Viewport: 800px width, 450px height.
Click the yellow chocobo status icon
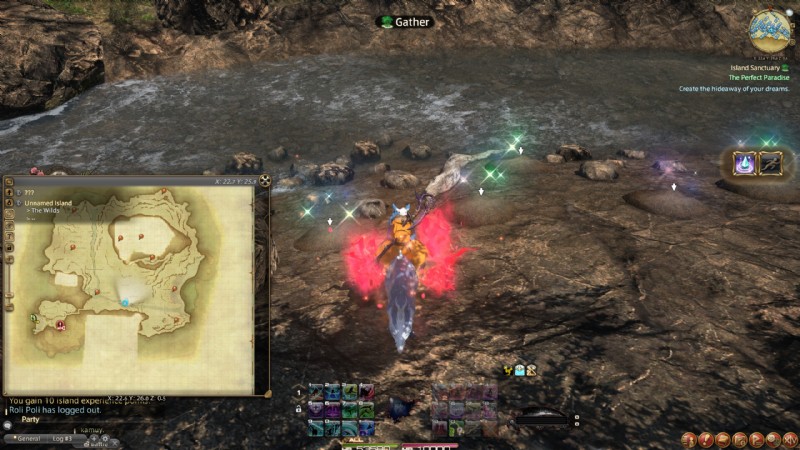[509, 370]
